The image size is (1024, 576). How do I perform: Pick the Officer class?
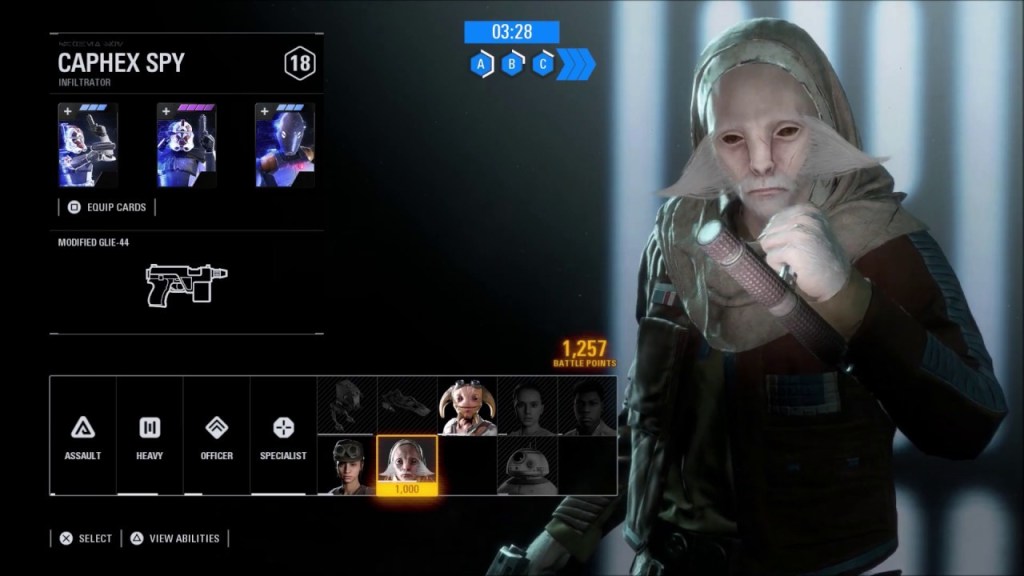(x=216, y=436)
